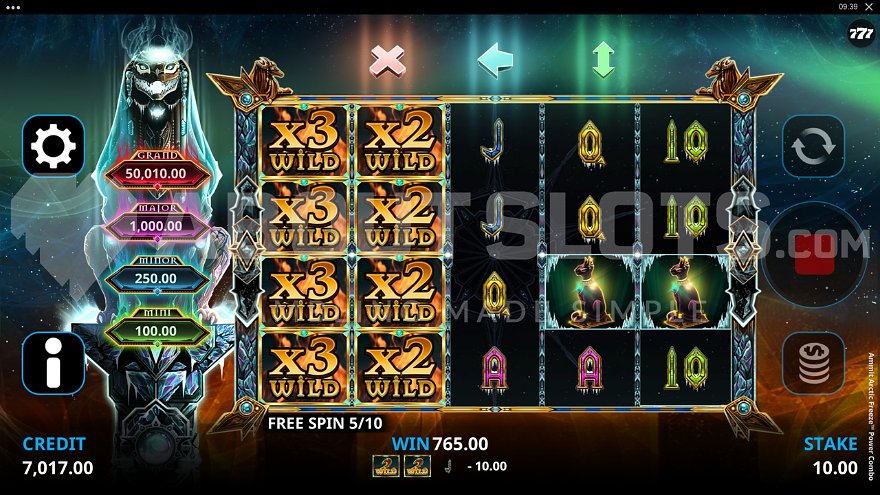This screenshot has height=495, width=880.
Task: Click the window menu dots
Action: 12,6
